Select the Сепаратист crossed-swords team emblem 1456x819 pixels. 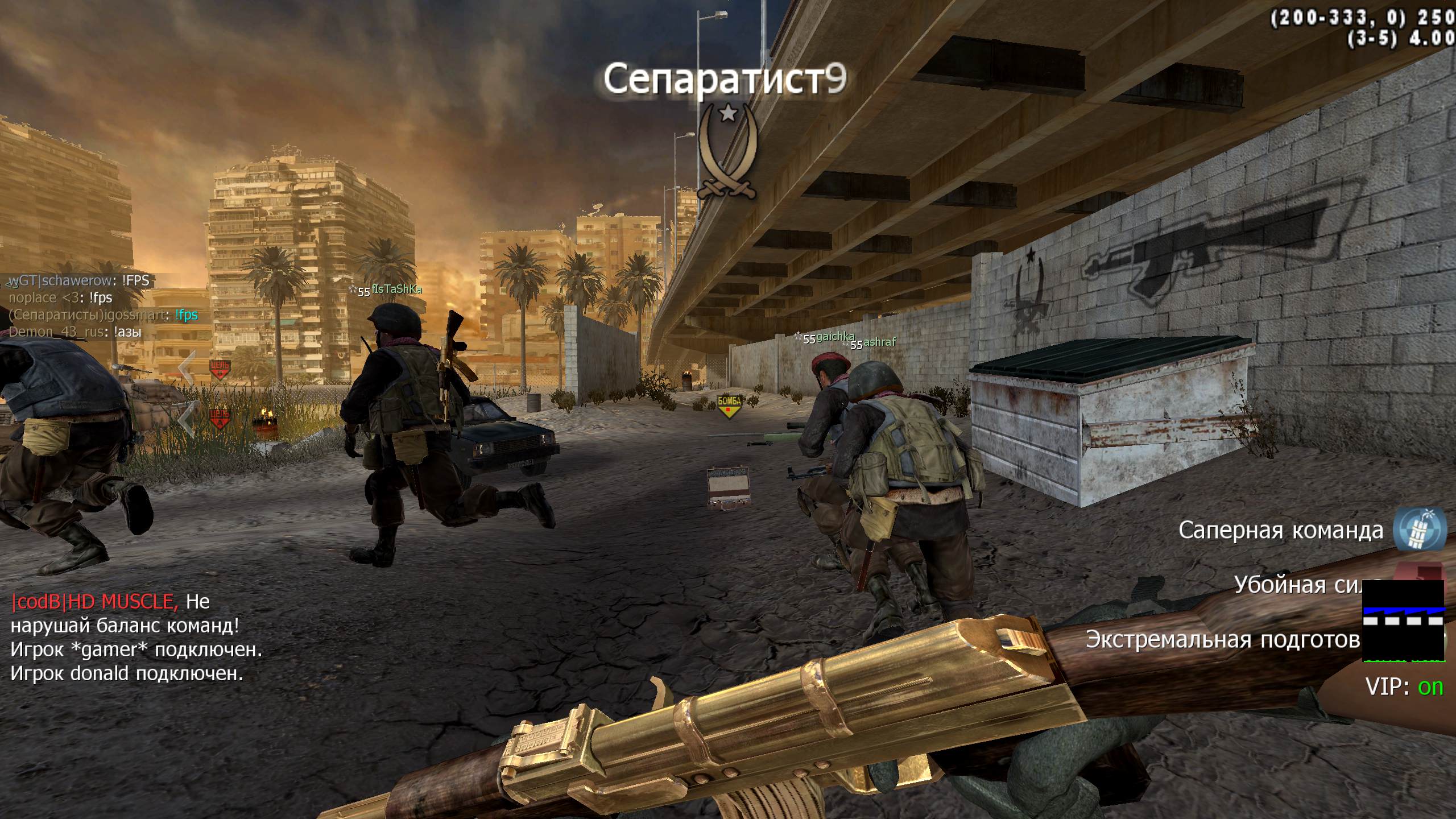(727, 154)
